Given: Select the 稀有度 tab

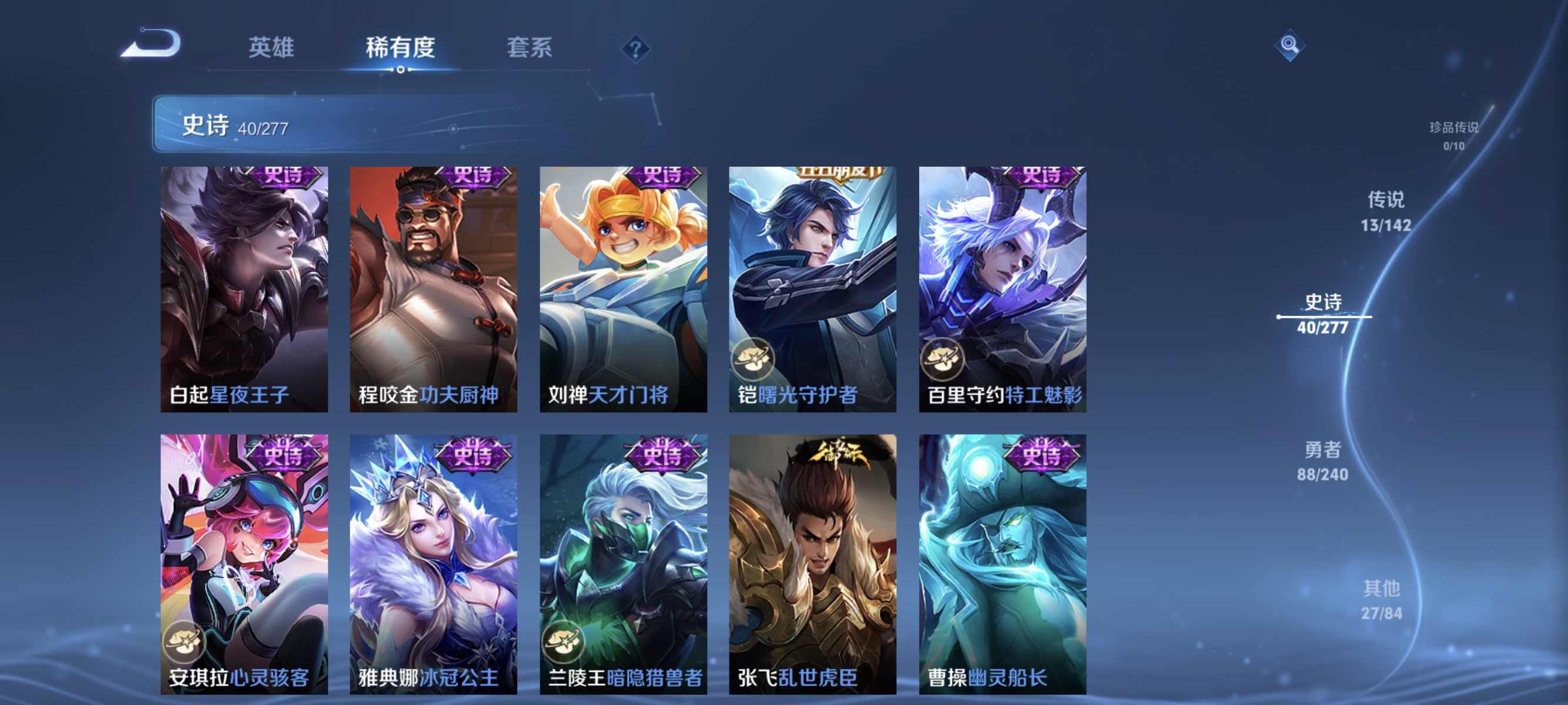Looking at the screenshot, I should 400,48.
